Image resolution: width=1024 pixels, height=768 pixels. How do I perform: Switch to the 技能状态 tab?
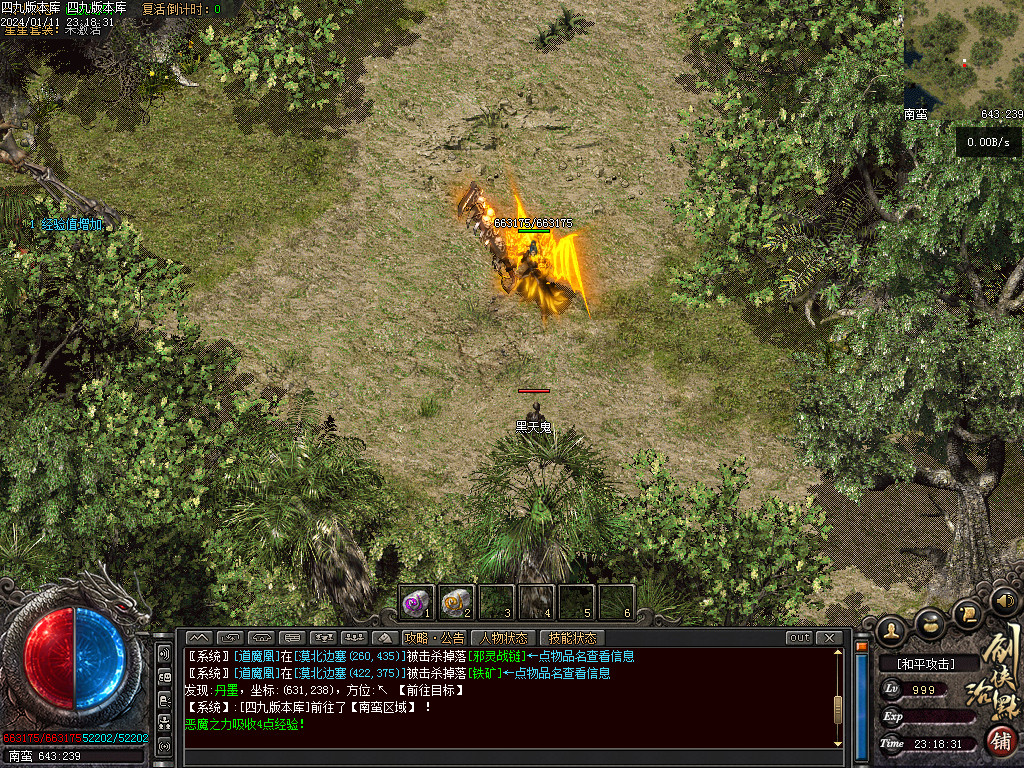coord(572,638)
